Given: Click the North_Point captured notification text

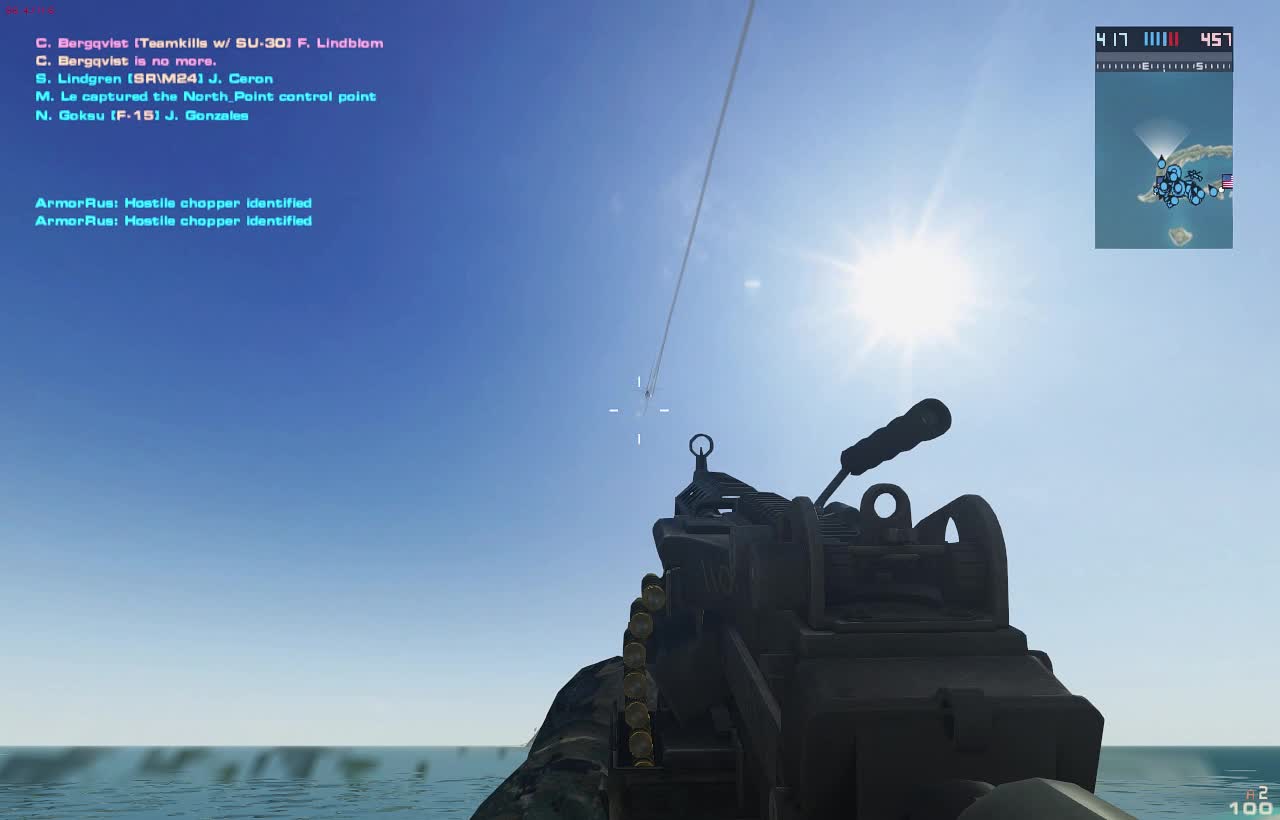Looking at the screenshot, I should pyautogui.click(x=204, y=96).
